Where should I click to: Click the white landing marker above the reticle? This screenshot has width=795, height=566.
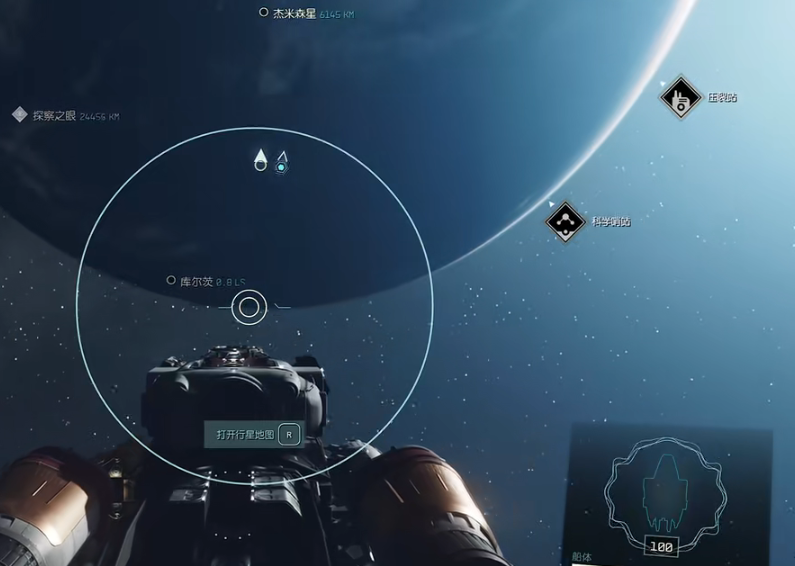click(260, 160)
